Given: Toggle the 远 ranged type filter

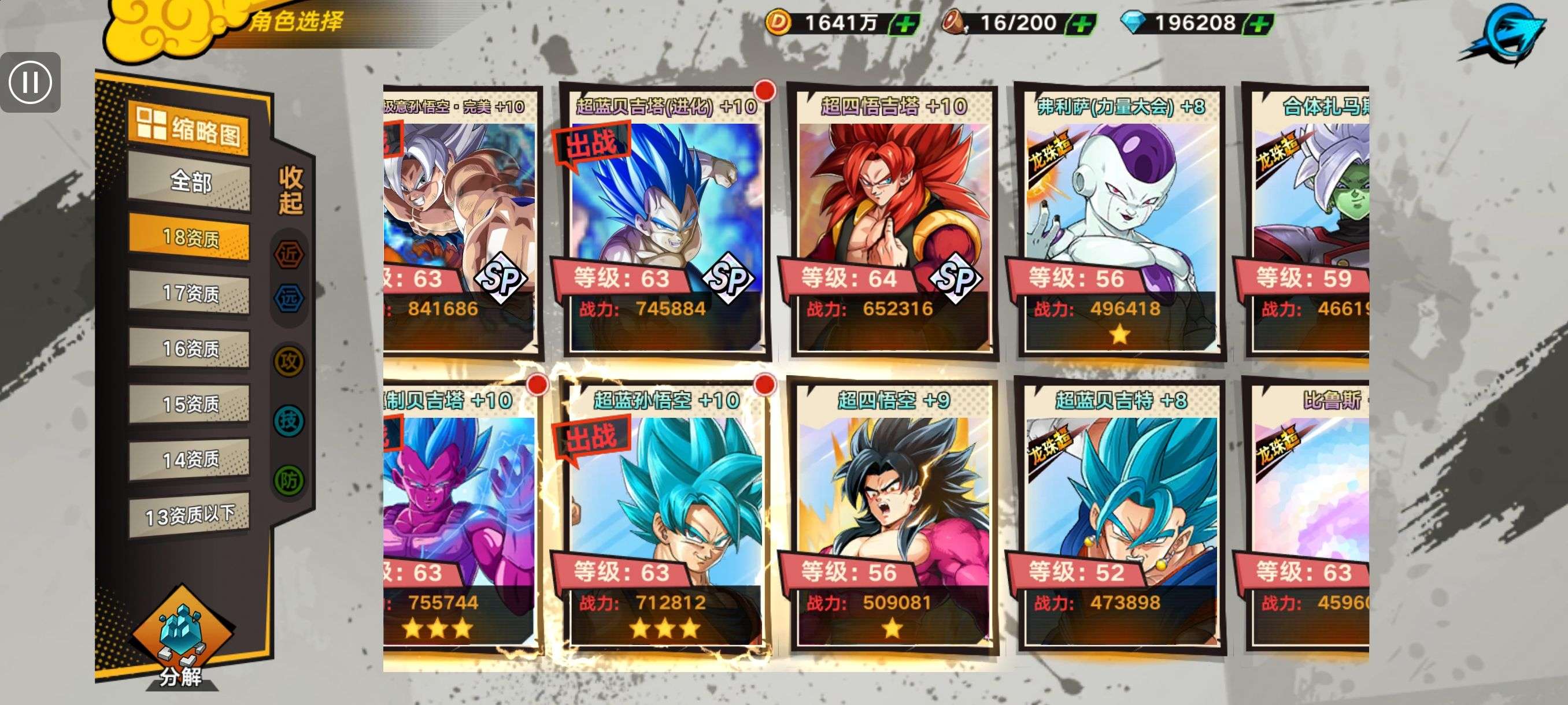Looking at the screenshot, I should pos(289,298).
